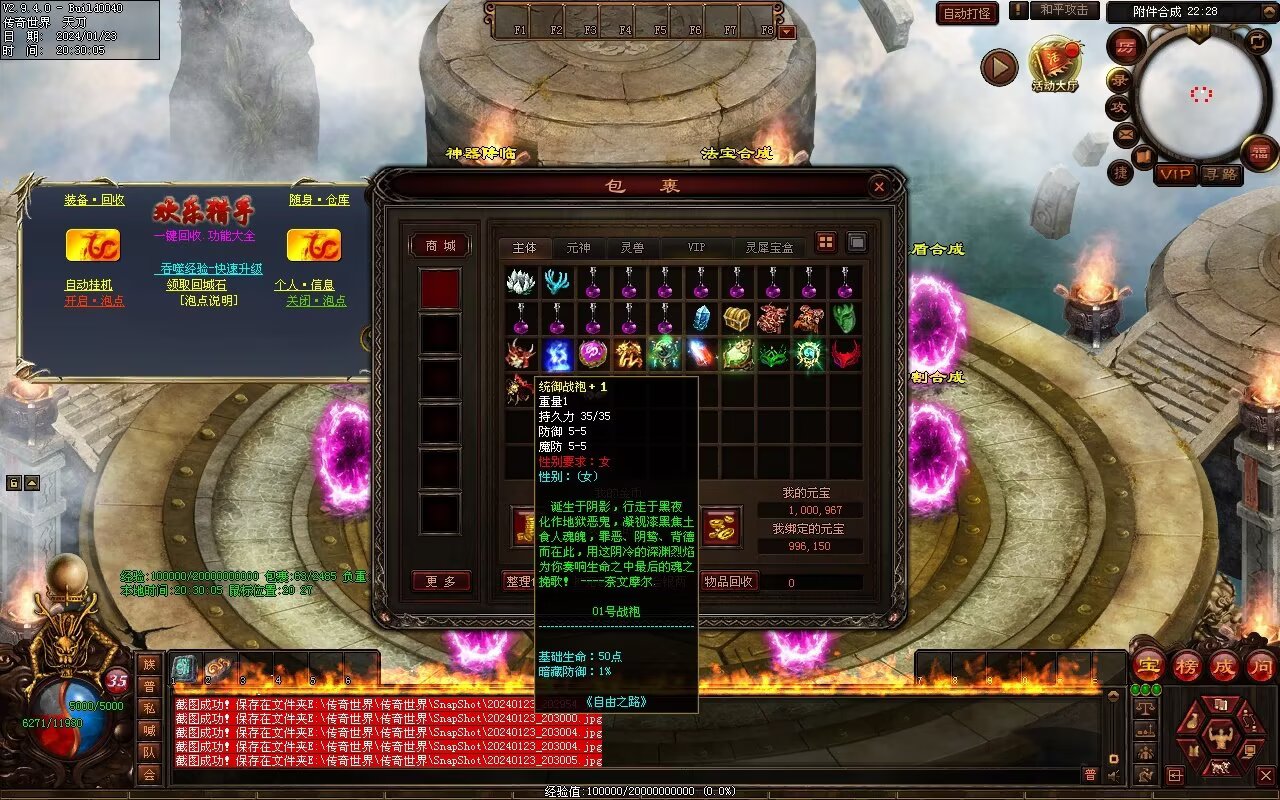Close the 包裹 inventory window
Image resolution: width=1280 pixels, height=800 pixels.
(x=878, y=186)
